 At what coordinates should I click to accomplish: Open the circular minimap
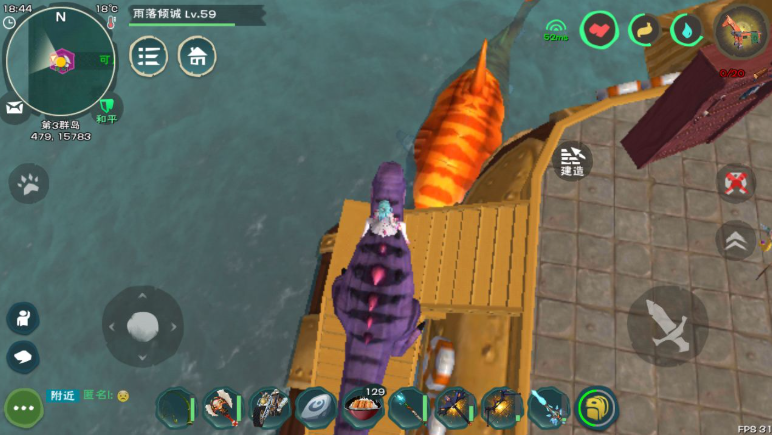(x=59, y=61)
